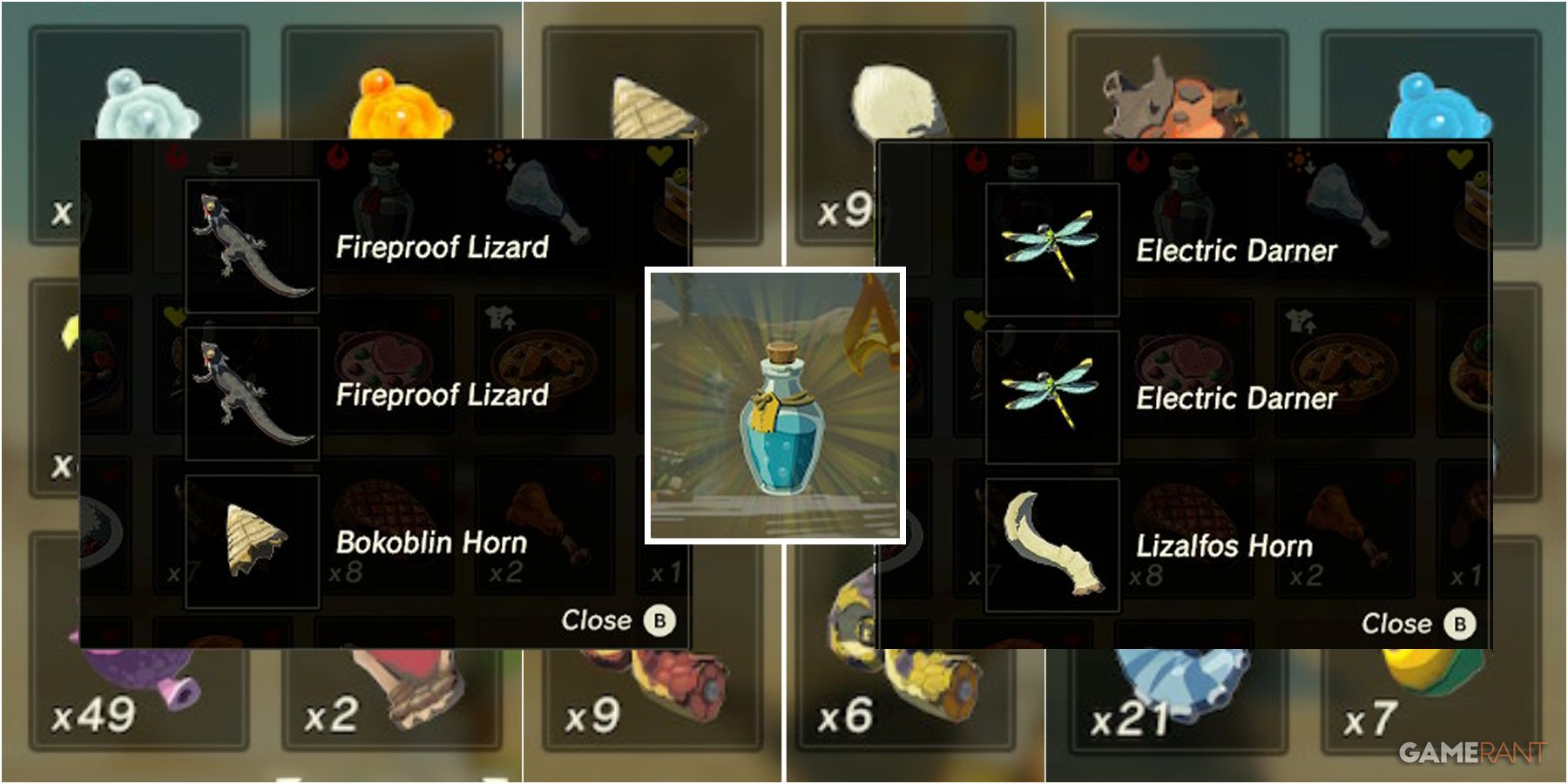Select the first Fireproof Lizard ingredient slot
This screenshot has width=1568, height=784.
tap(251, 246)
